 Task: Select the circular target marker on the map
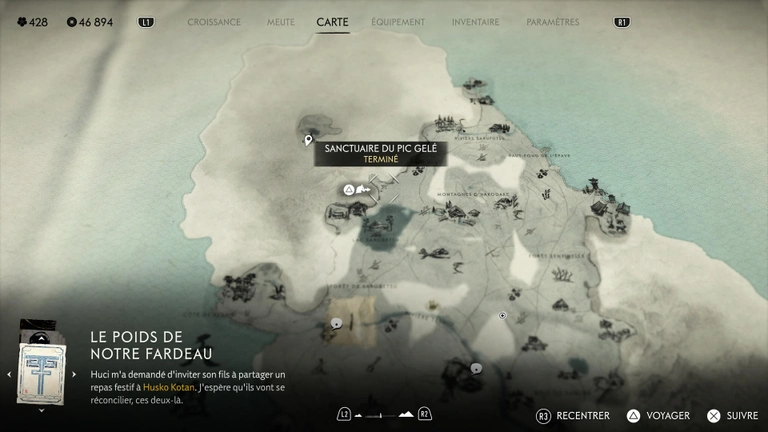pos(503,316)
